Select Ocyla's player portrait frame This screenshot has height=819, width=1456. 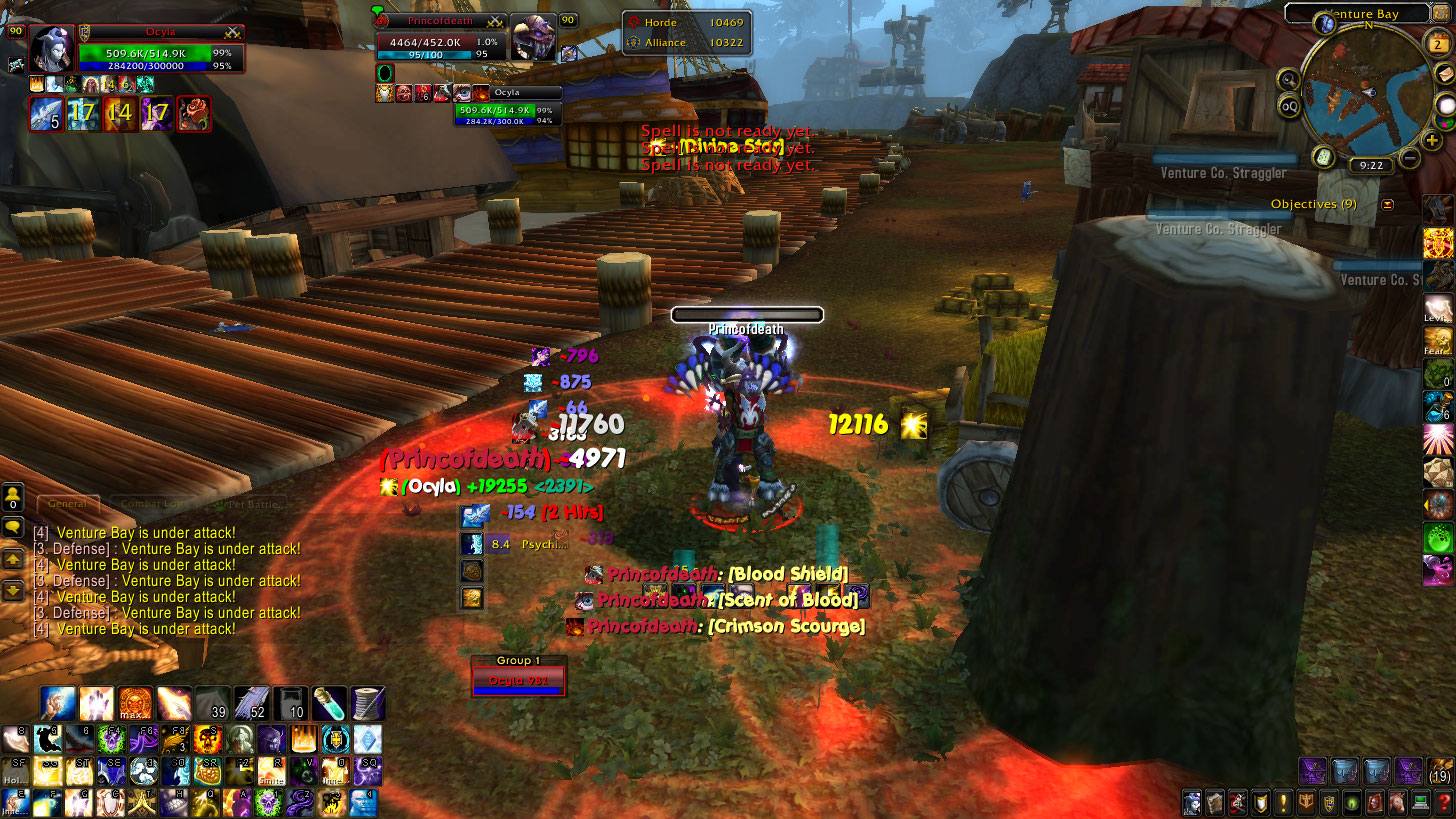click(x=50, y=47)
